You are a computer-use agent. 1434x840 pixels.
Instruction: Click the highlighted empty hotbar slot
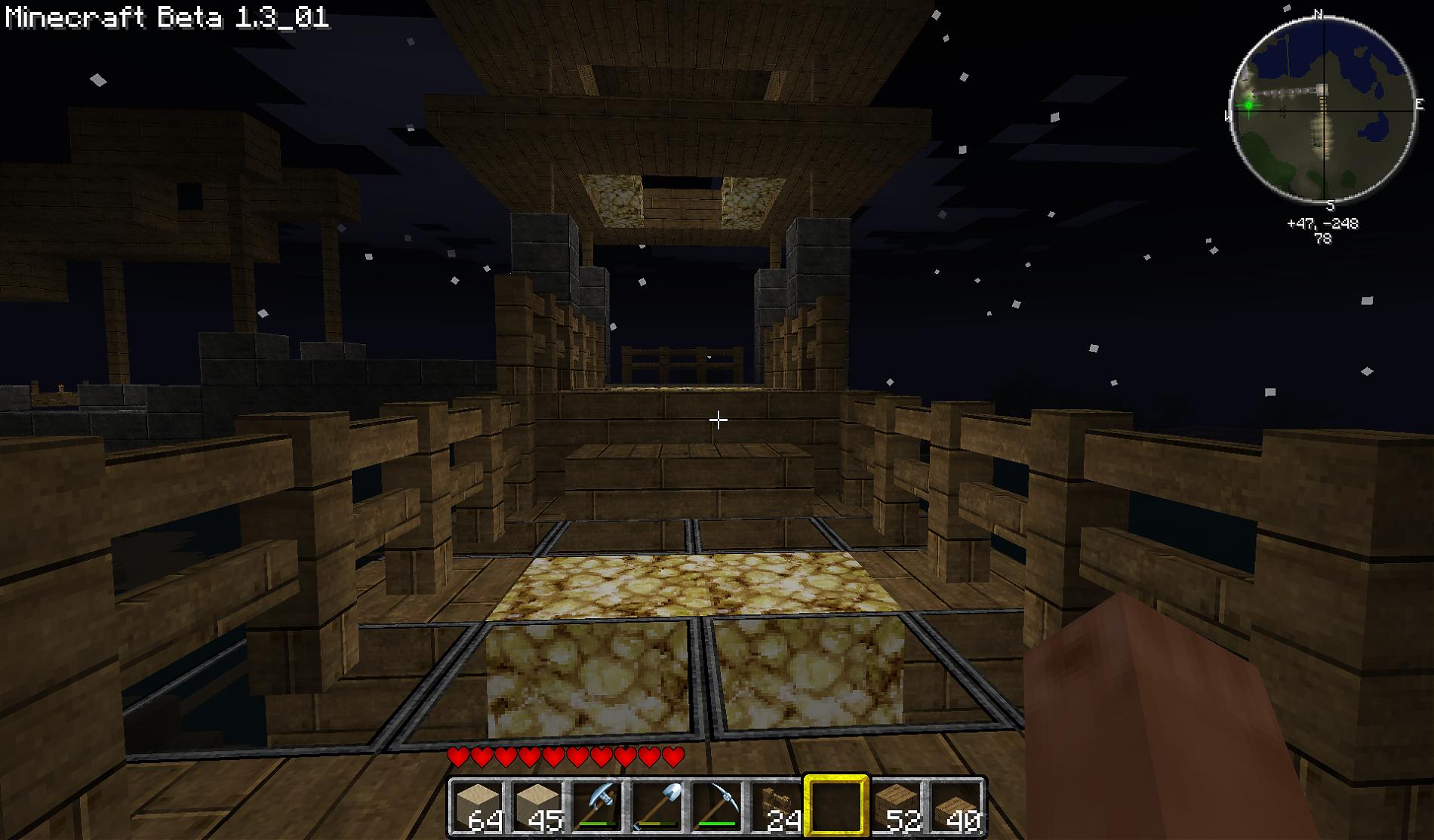(x=836, y=807)
